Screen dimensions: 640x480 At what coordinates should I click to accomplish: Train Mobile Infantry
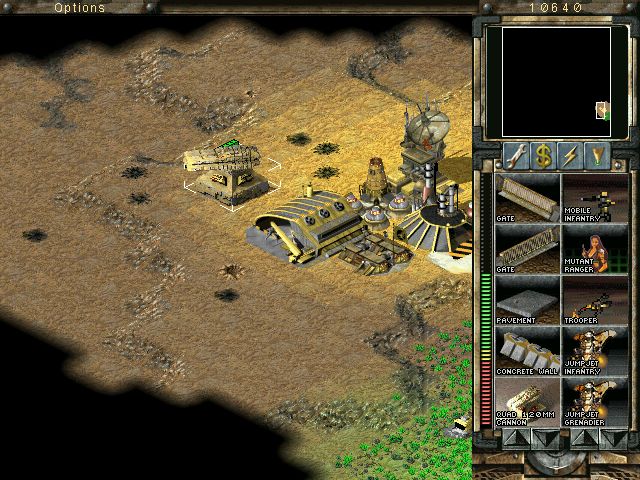(x=594, y=197)
